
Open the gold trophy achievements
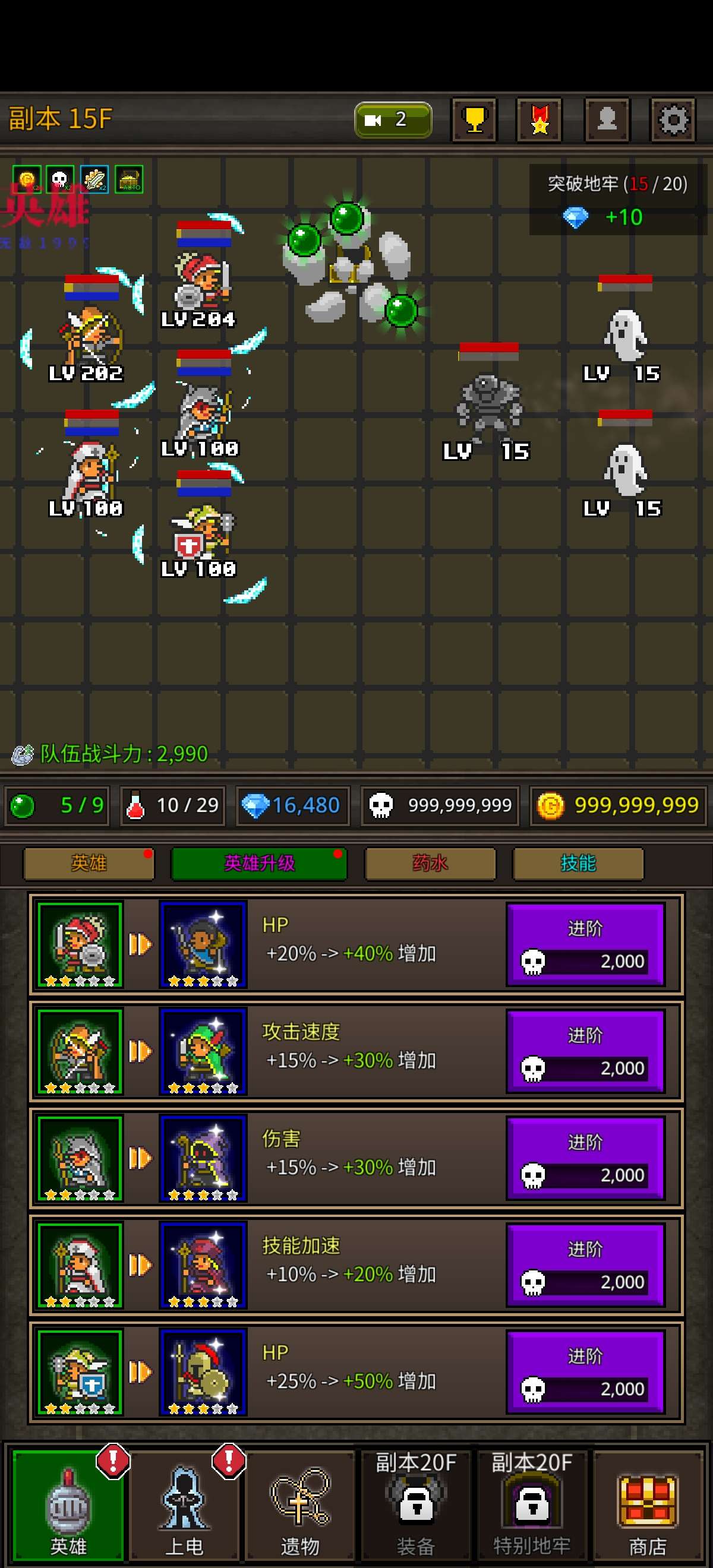(474, 119)
